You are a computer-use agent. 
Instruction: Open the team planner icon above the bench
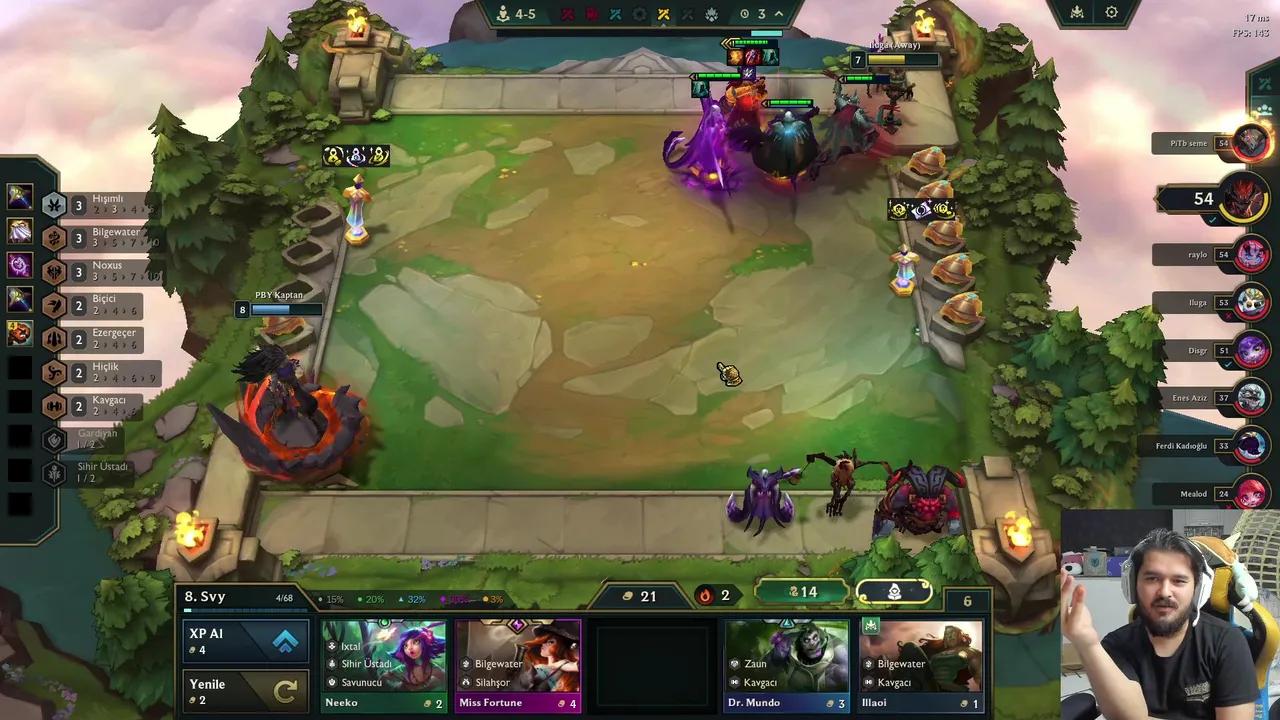(x=893, y=592)
